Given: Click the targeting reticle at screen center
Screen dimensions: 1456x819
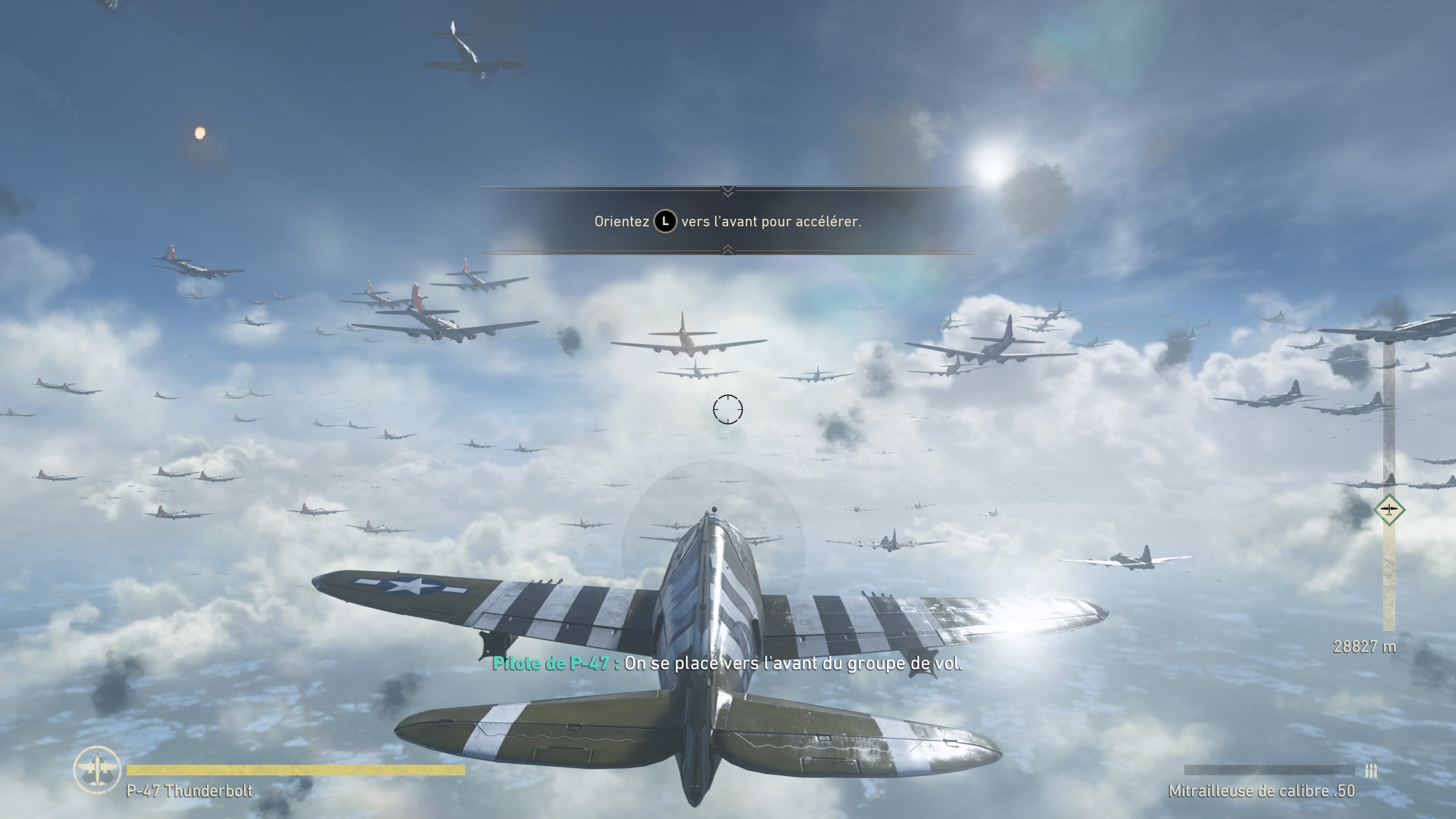Looking at the screenshot, I should 728,410.
